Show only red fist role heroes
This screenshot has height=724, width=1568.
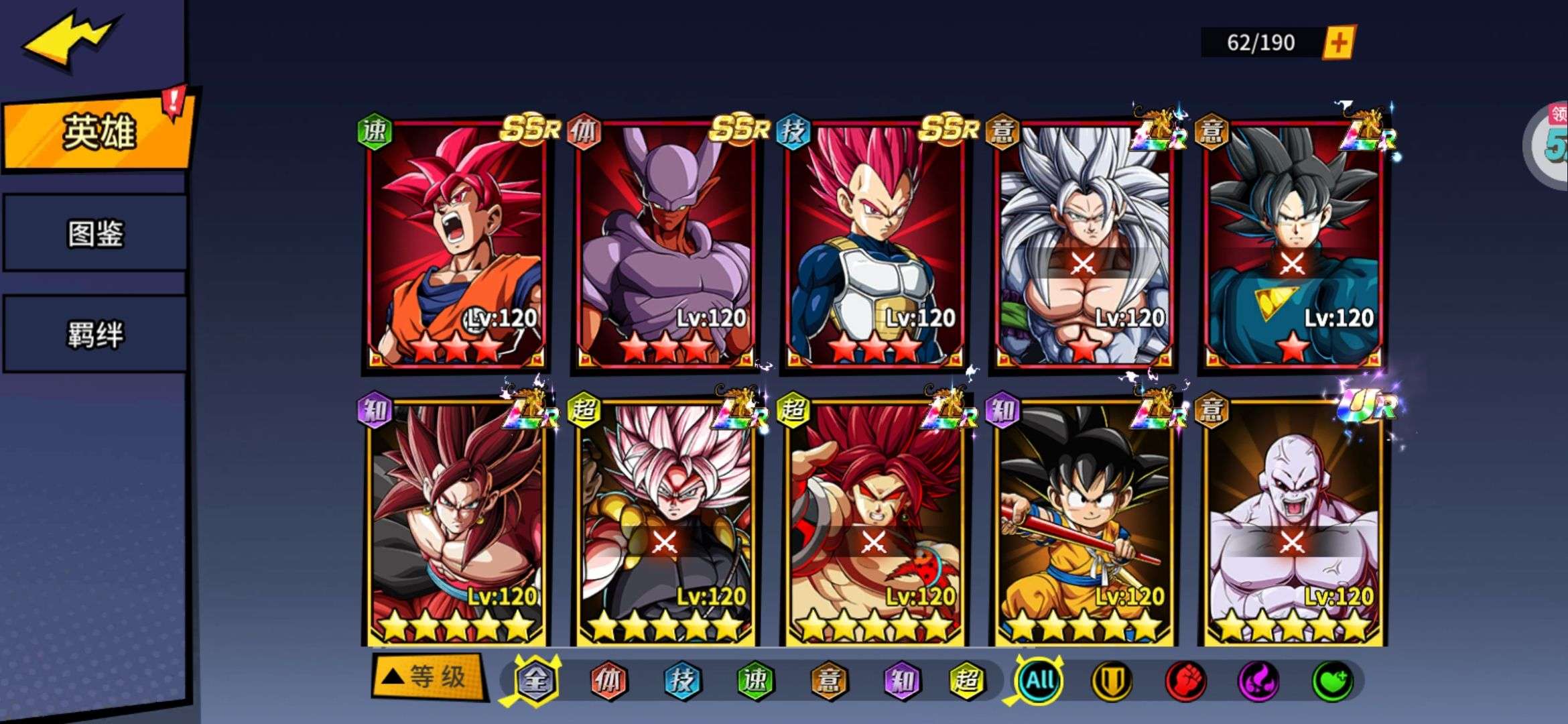tap(1185, 681)
